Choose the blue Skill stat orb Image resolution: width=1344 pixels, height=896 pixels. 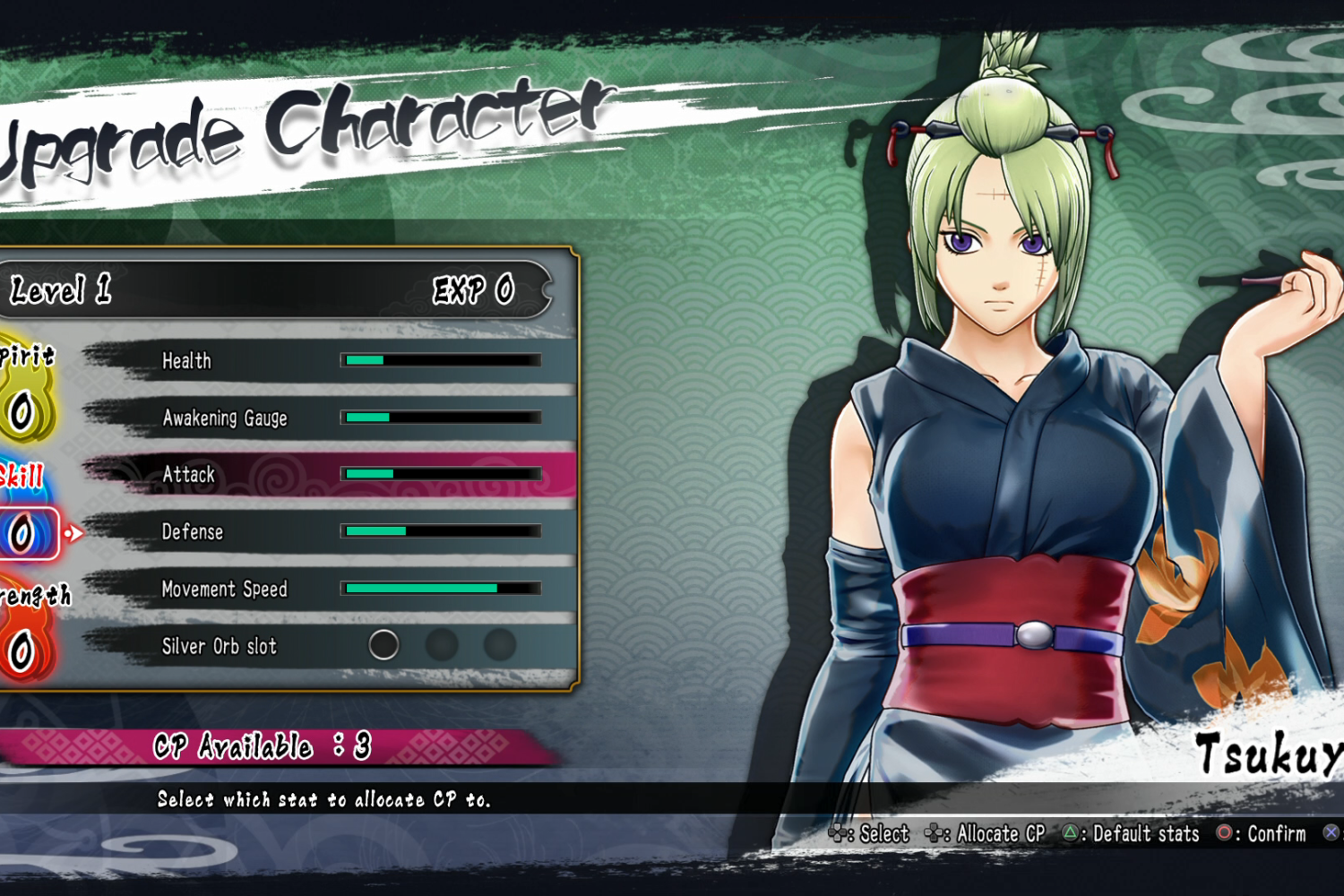23,533
